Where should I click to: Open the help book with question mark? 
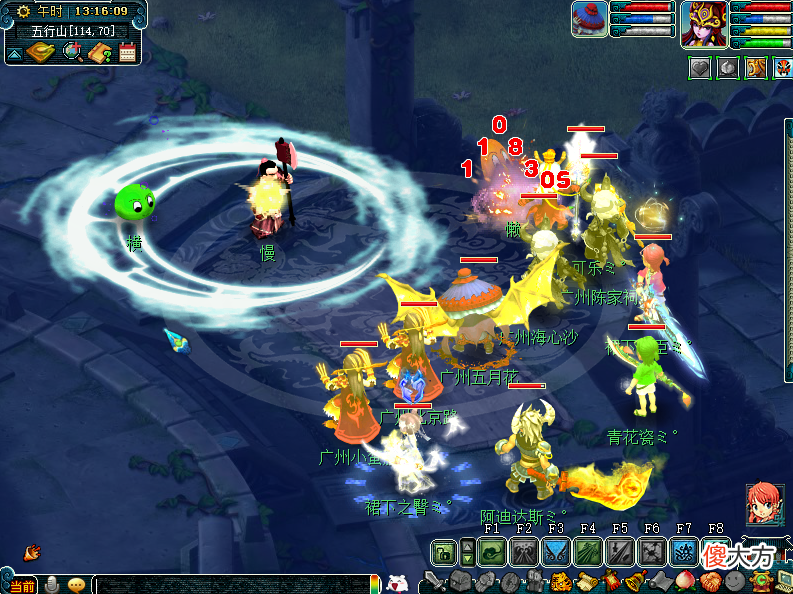[100, 52]
